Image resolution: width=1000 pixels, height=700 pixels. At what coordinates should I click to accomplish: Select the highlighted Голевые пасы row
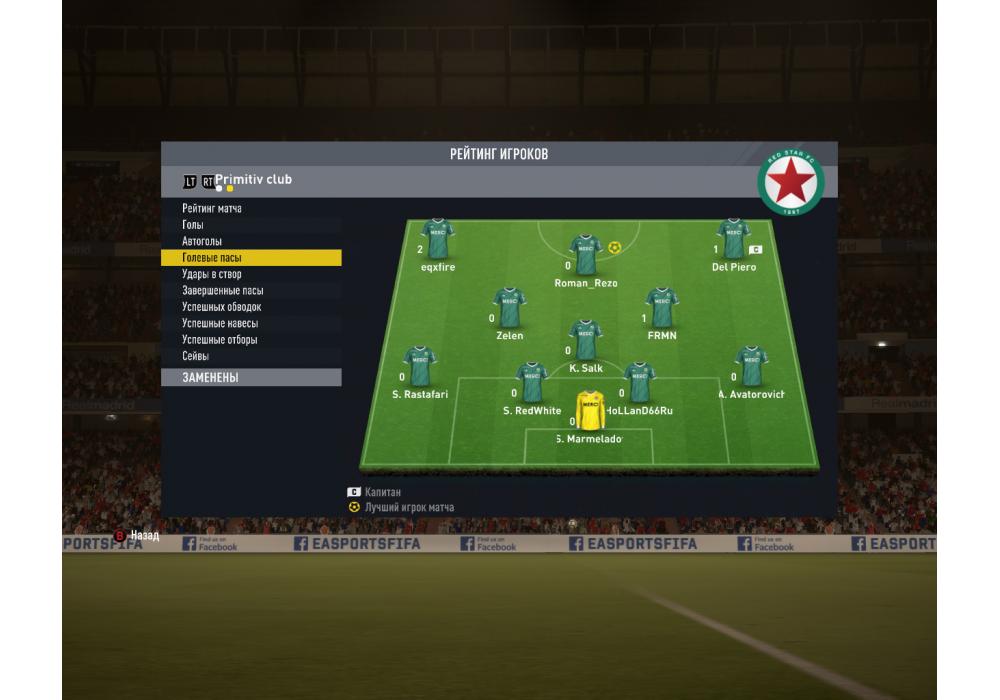(250, 258)
